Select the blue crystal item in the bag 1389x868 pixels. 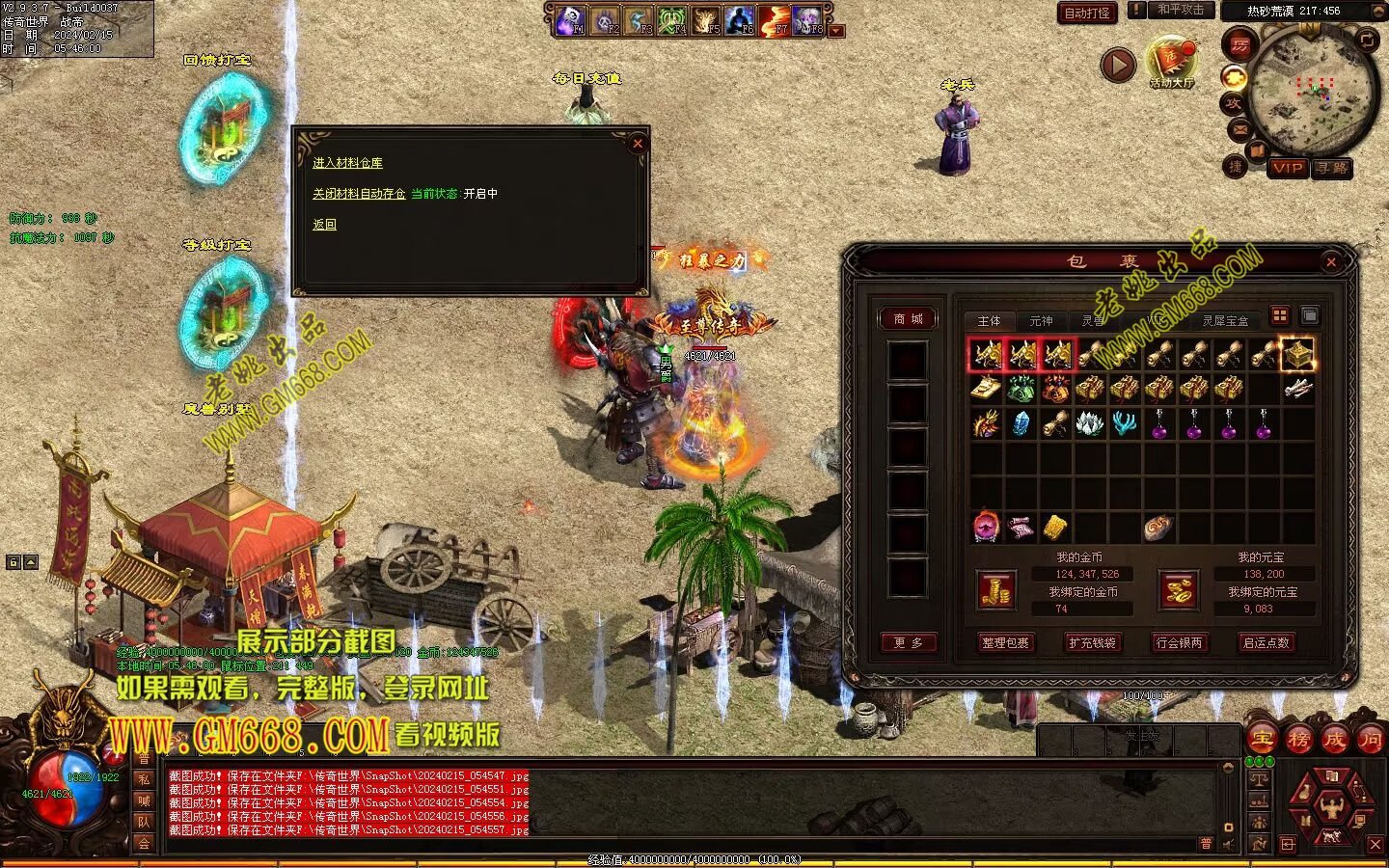(x=1021, y=423)
